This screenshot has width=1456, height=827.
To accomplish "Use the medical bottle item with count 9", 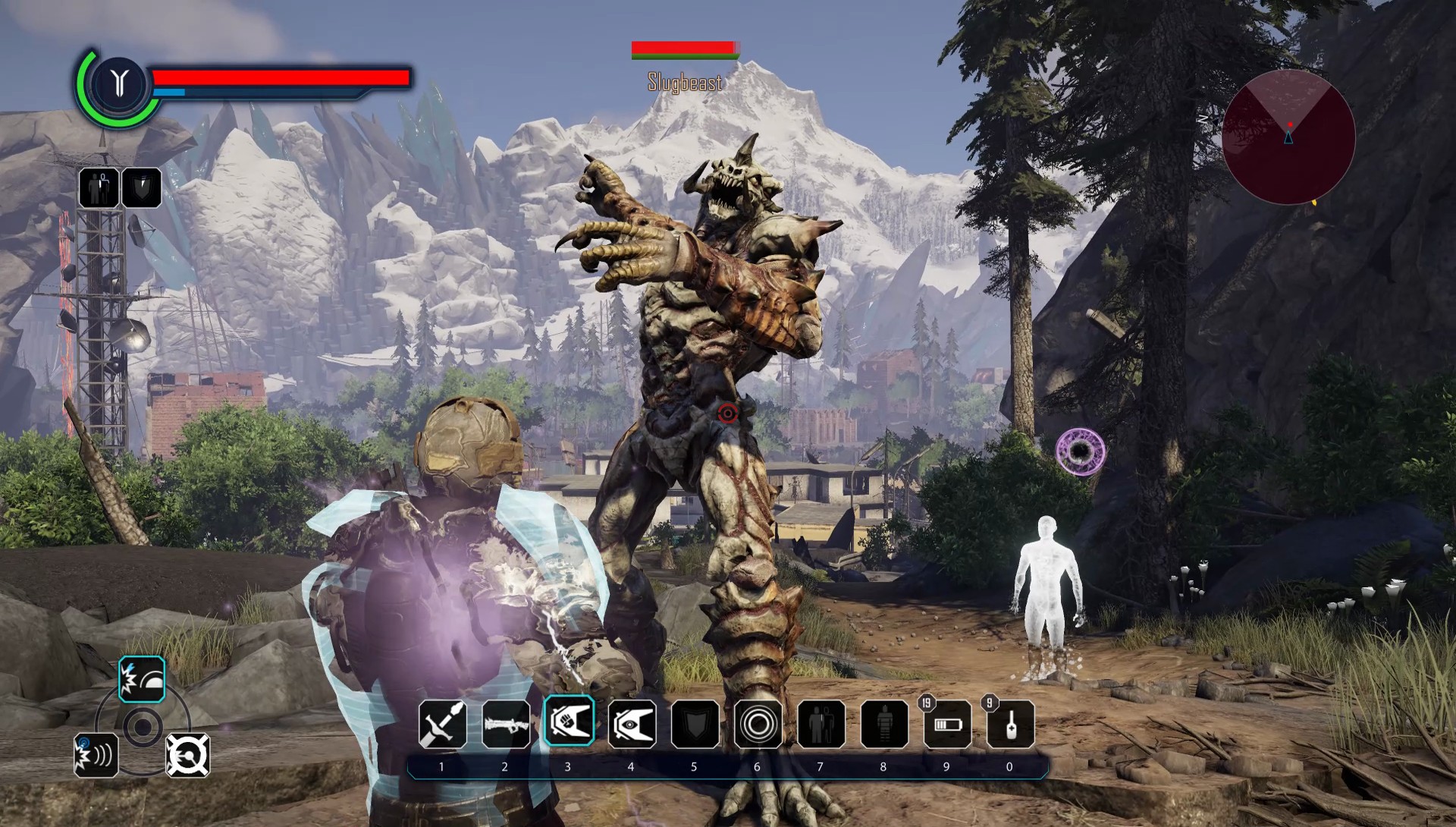I will point(1010,724).
